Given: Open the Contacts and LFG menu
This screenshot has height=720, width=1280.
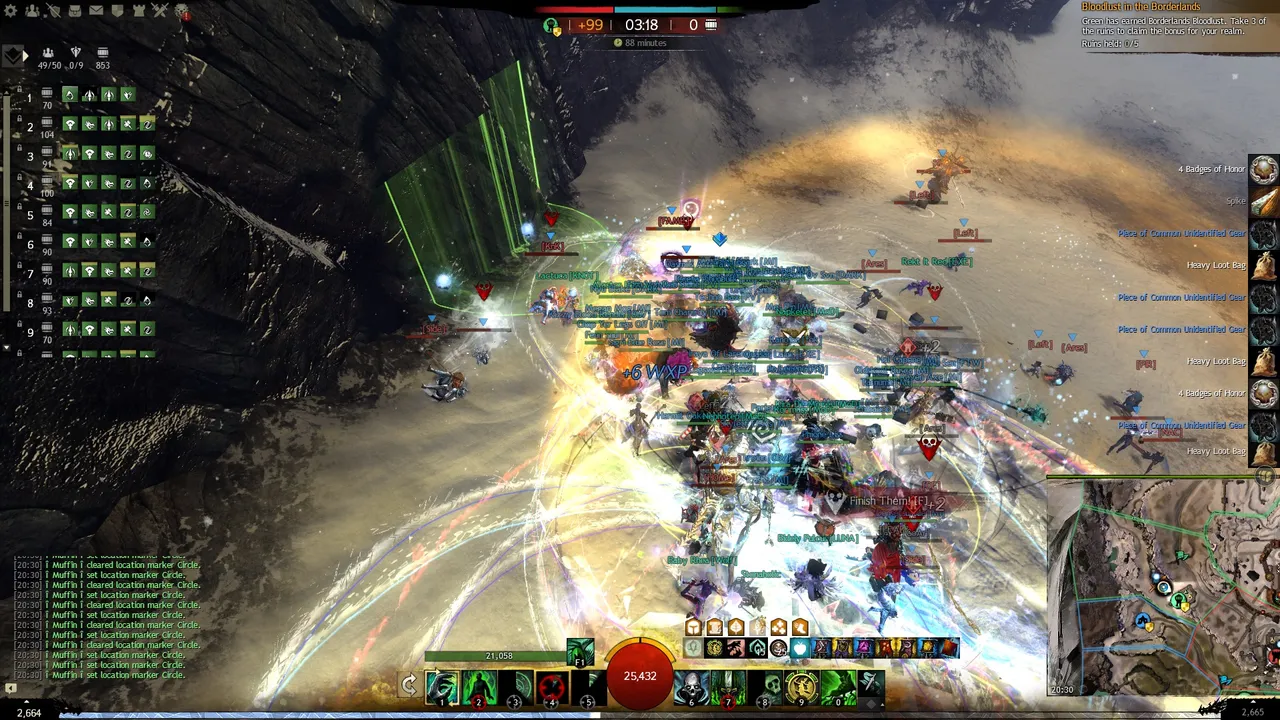Looking at the screenshot, I should tap(32, 9).
